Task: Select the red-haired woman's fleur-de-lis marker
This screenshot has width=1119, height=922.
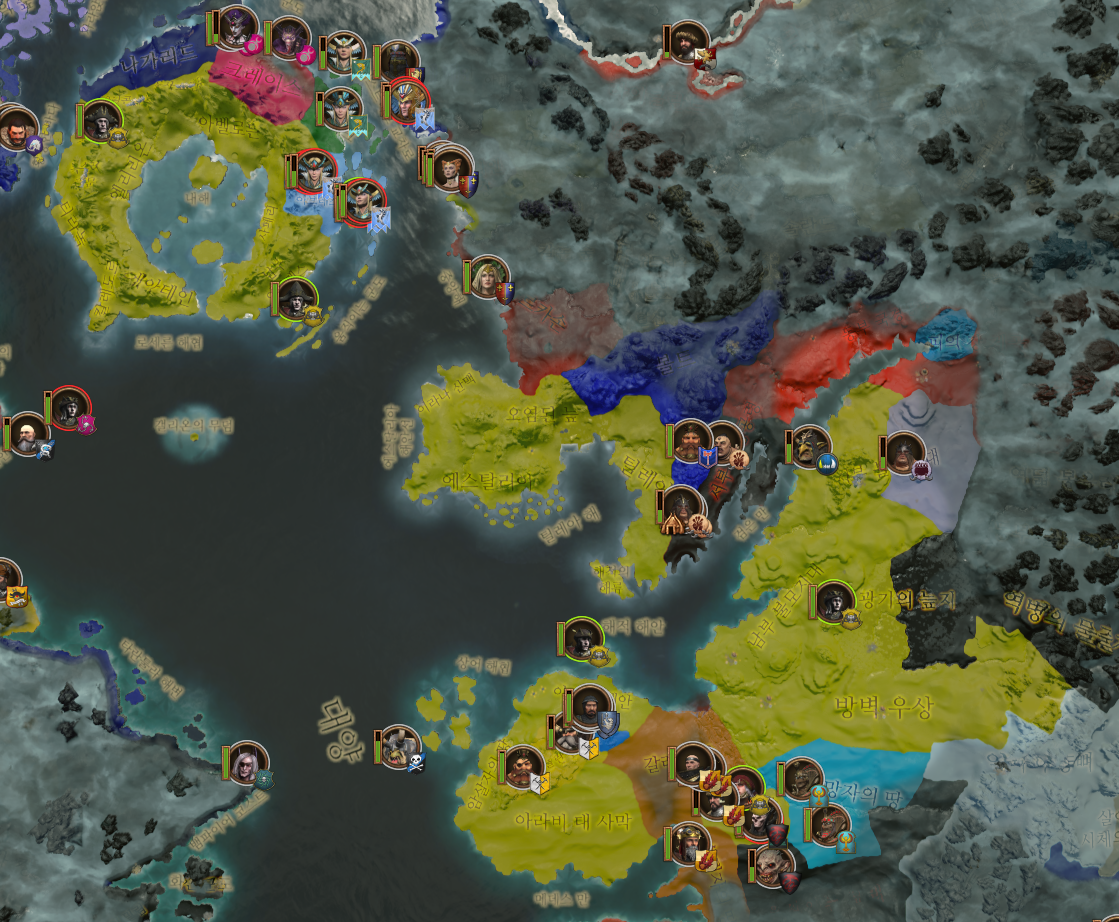Action: point(452,168)
